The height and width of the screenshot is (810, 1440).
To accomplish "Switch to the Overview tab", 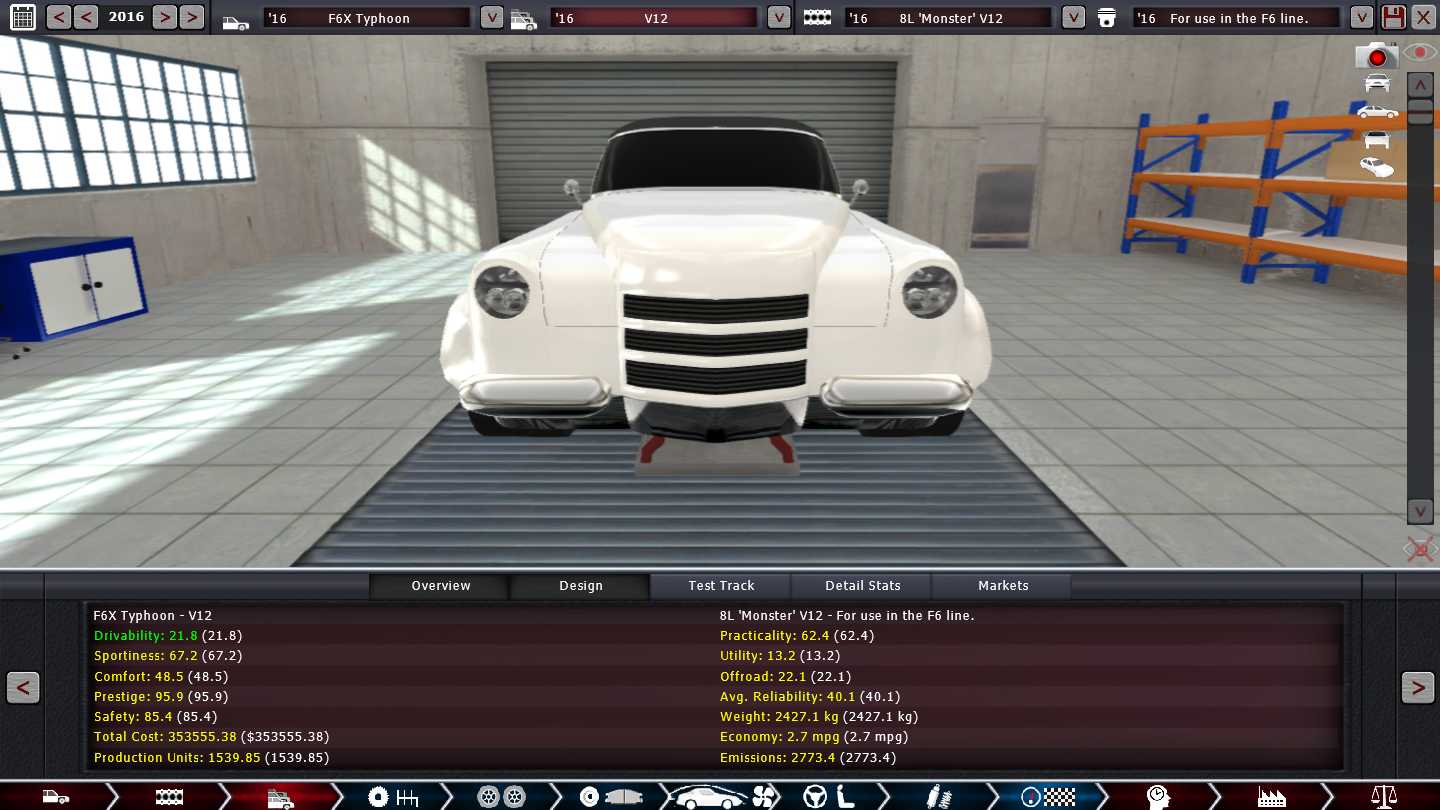I will [x=440, y=586].
